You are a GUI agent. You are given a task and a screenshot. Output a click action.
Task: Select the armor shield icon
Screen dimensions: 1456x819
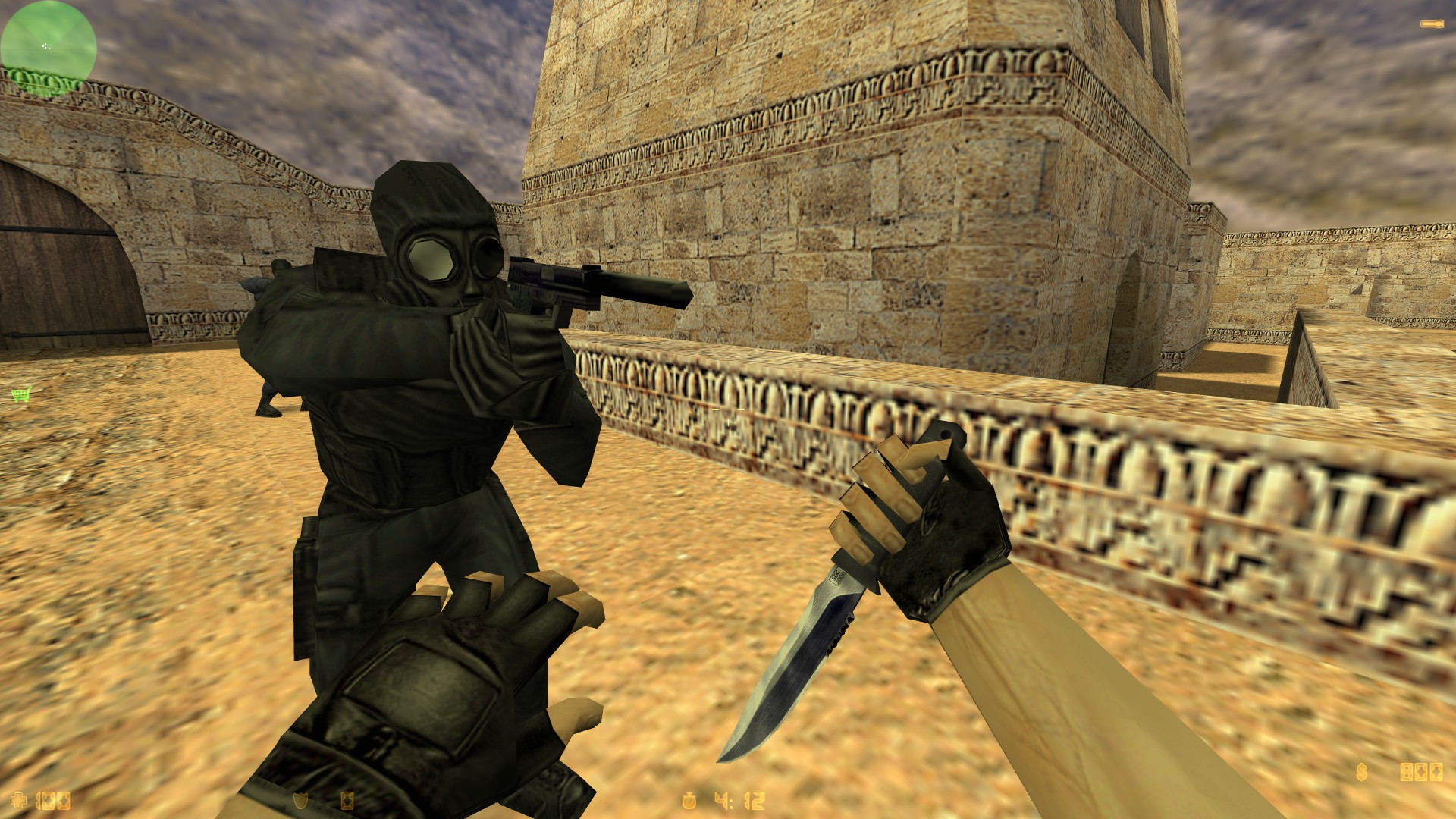click(x=300, y=801)
